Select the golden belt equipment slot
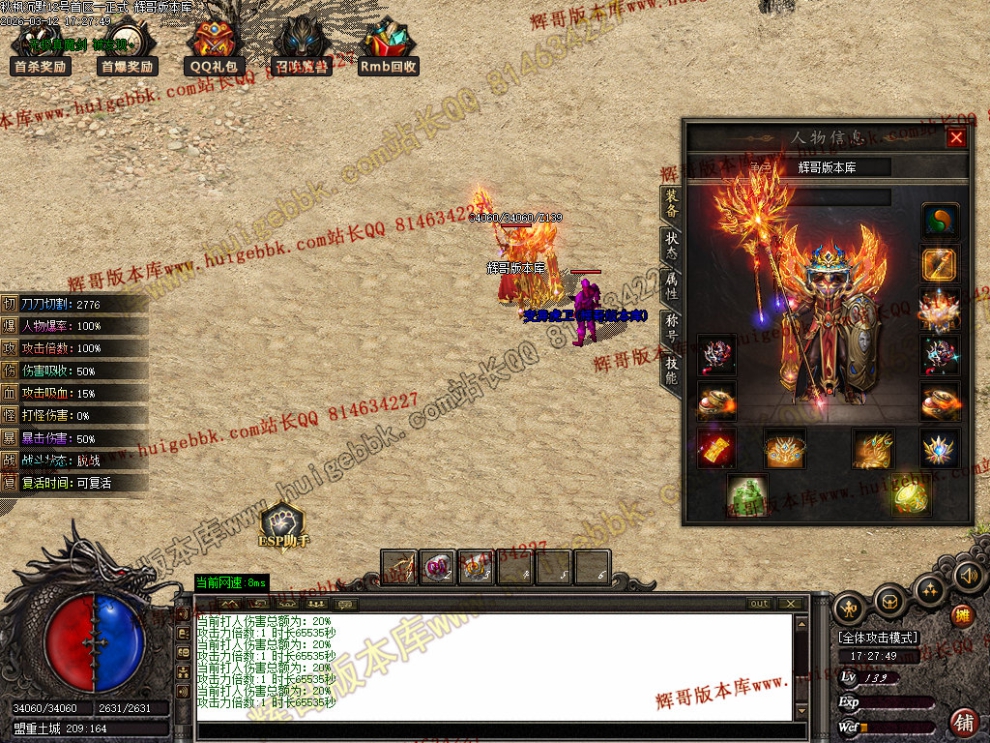The image size is (990, 743). [x=785, y=449]
